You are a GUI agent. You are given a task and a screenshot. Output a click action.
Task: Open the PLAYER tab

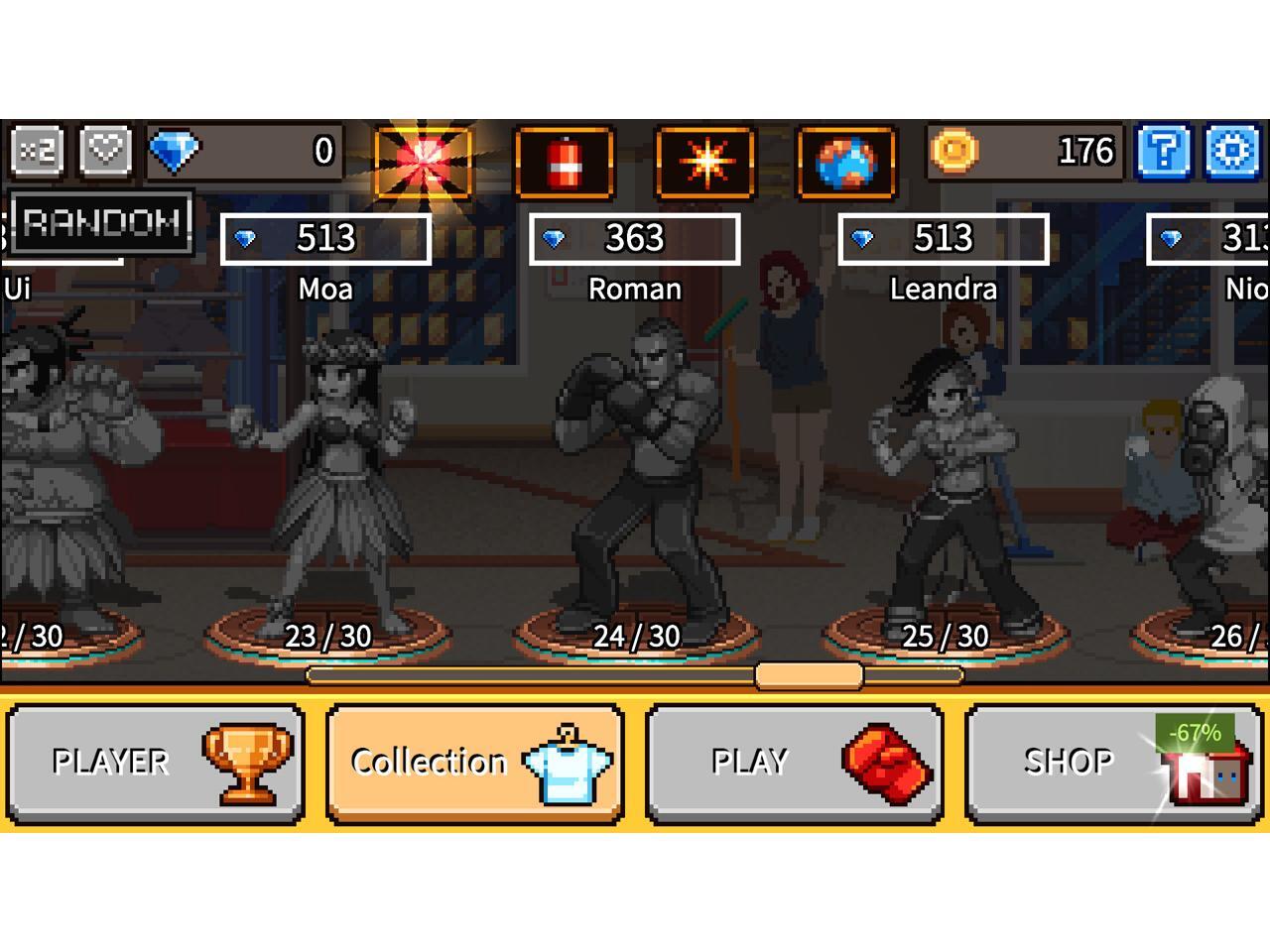155,763
